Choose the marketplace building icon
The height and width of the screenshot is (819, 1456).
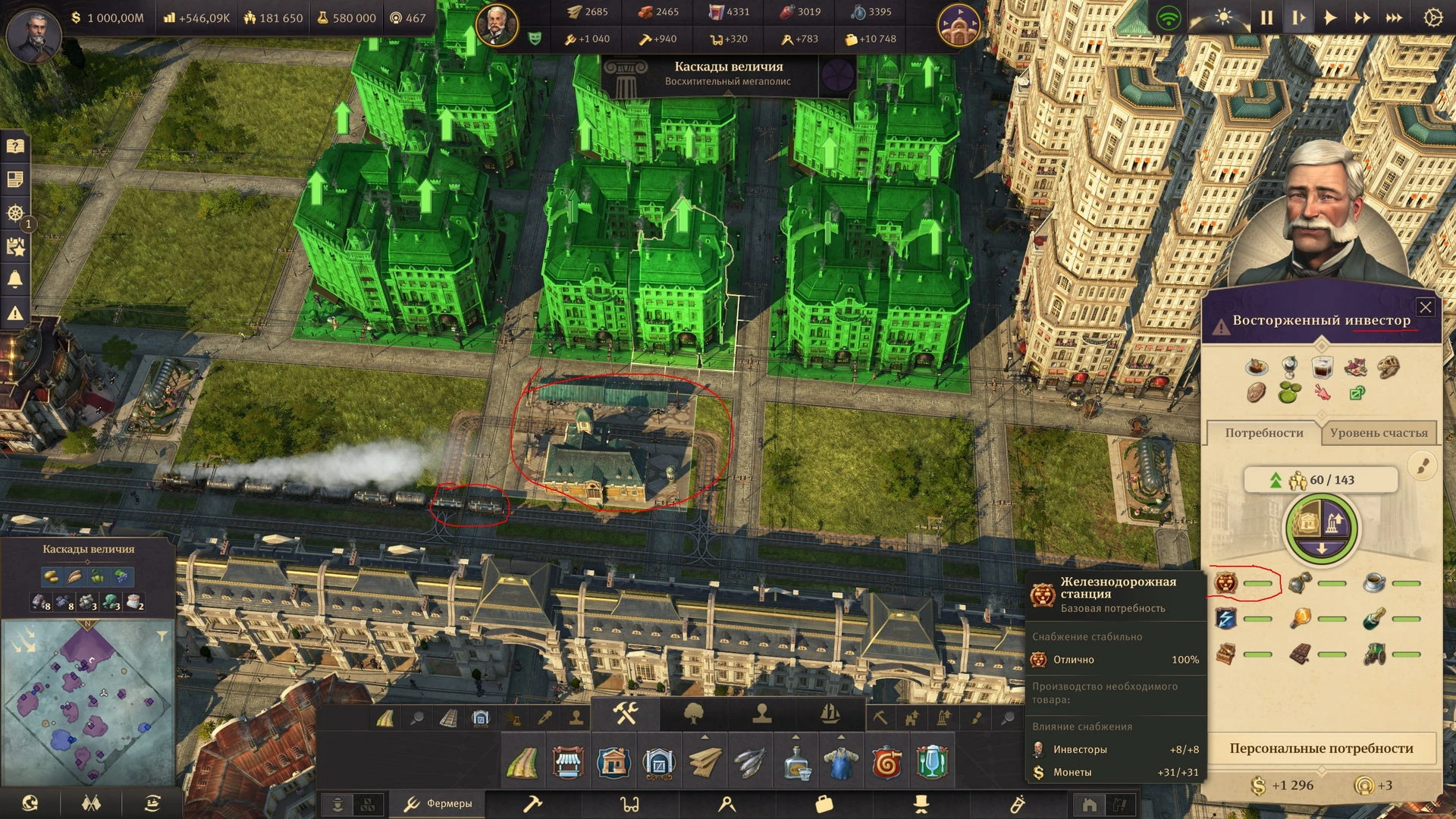click(568, 762)
